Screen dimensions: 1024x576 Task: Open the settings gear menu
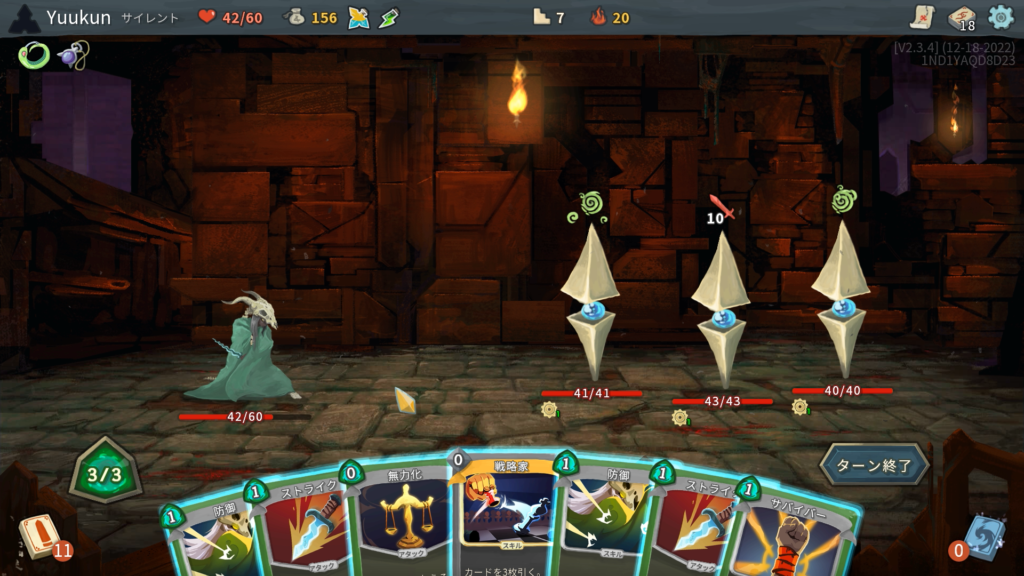coord(1000,17)
